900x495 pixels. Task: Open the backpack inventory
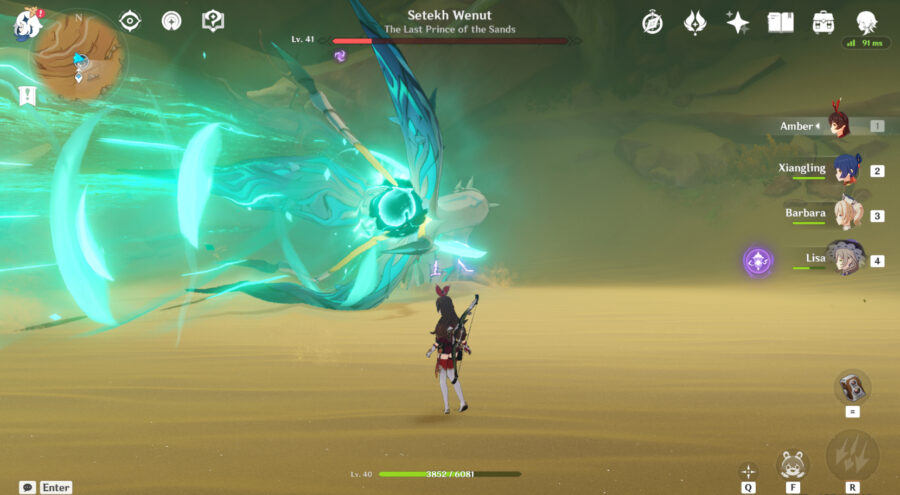(x=823, y=23)
